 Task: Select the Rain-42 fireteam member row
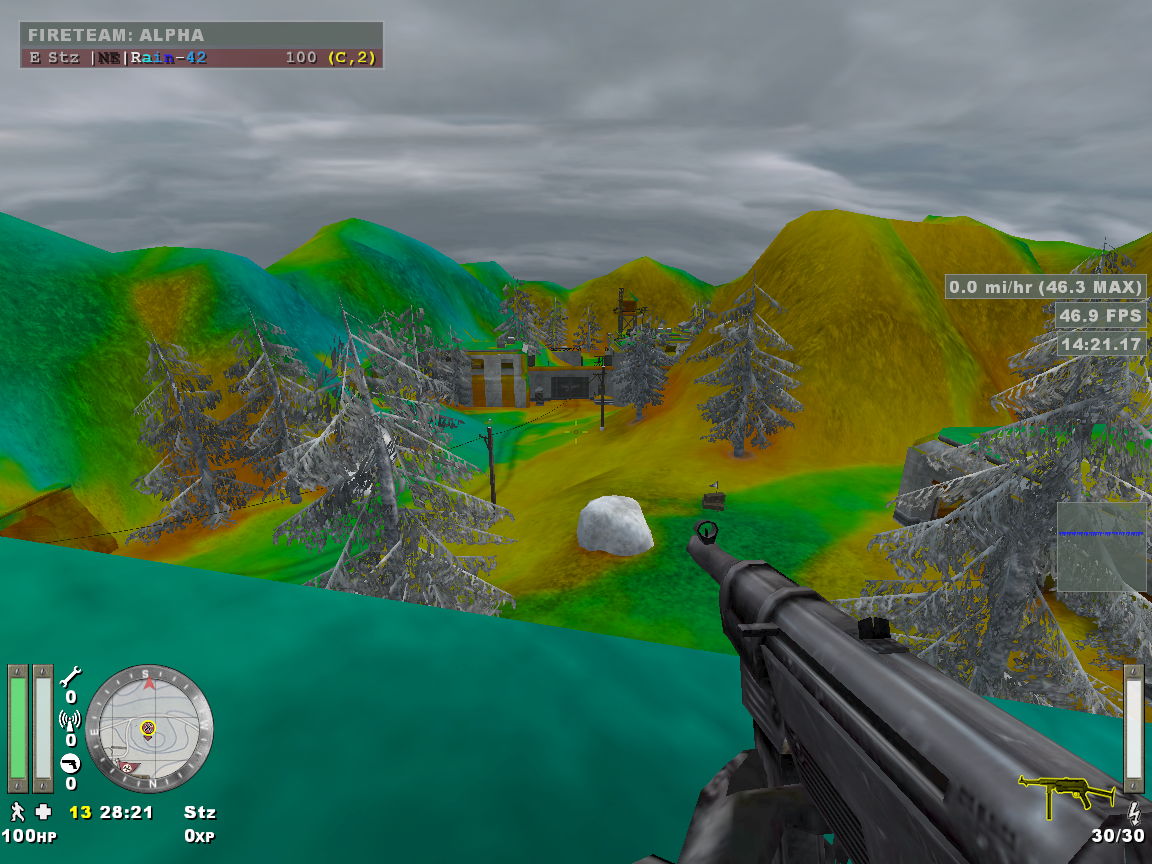201,58
